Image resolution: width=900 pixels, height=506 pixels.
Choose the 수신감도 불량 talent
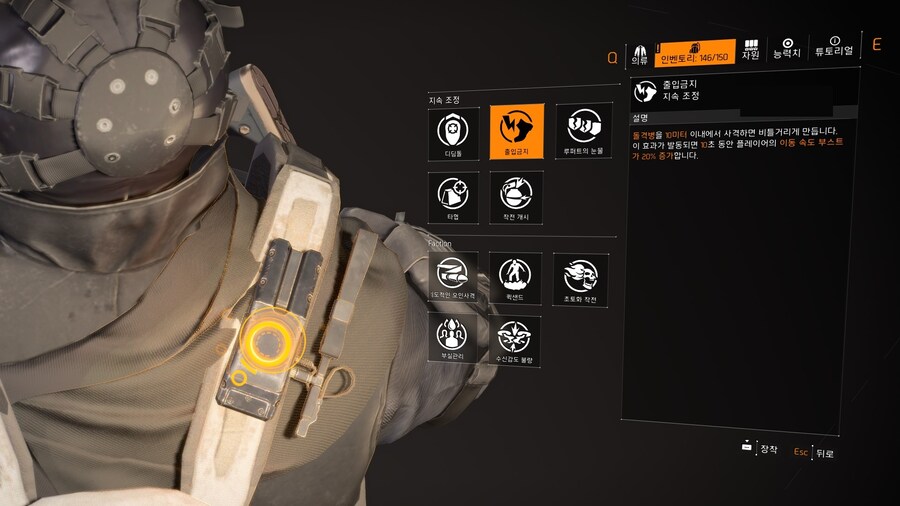pos(517,340)
